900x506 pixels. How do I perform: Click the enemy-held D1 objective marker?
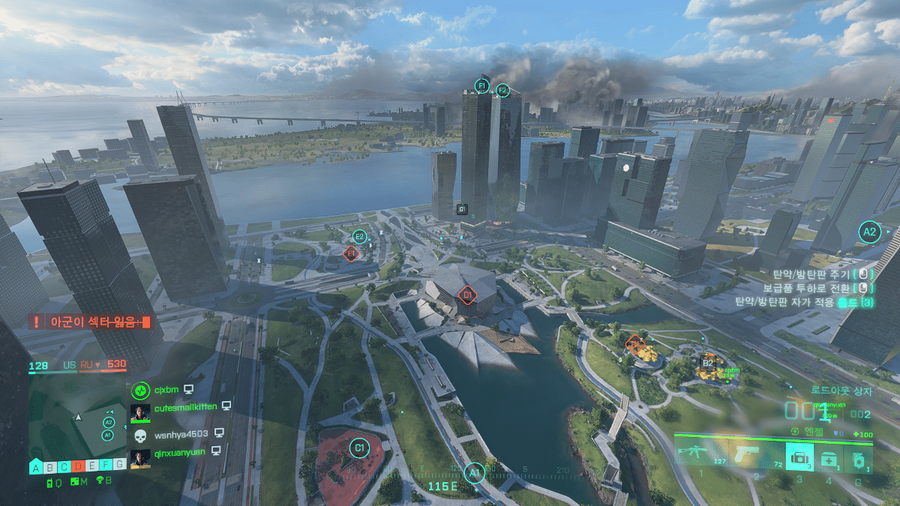[x=466, y=294]
